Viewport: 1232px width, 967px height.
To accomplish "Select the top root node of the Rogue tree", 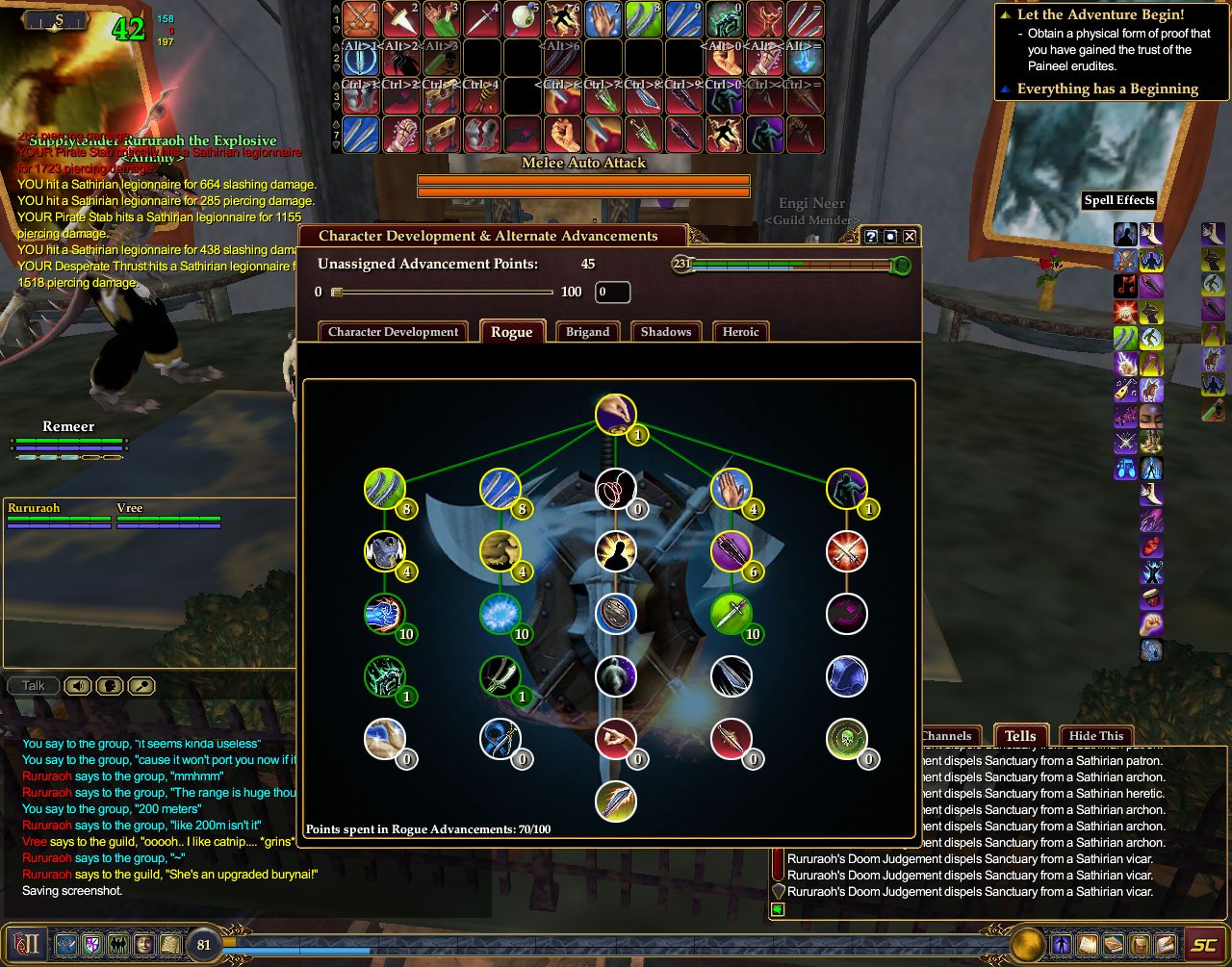I will [615, 415].
